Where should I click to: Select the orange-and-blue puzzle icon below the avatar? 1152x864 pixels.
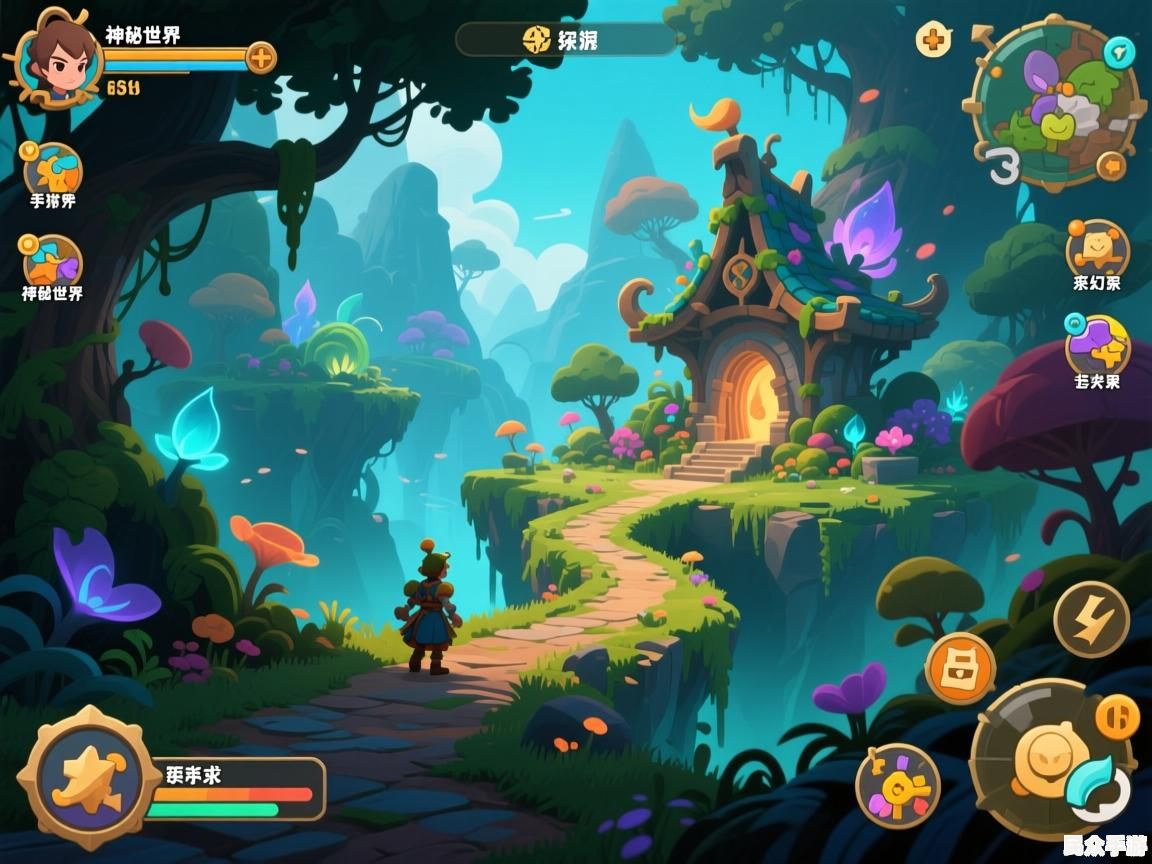52,169
